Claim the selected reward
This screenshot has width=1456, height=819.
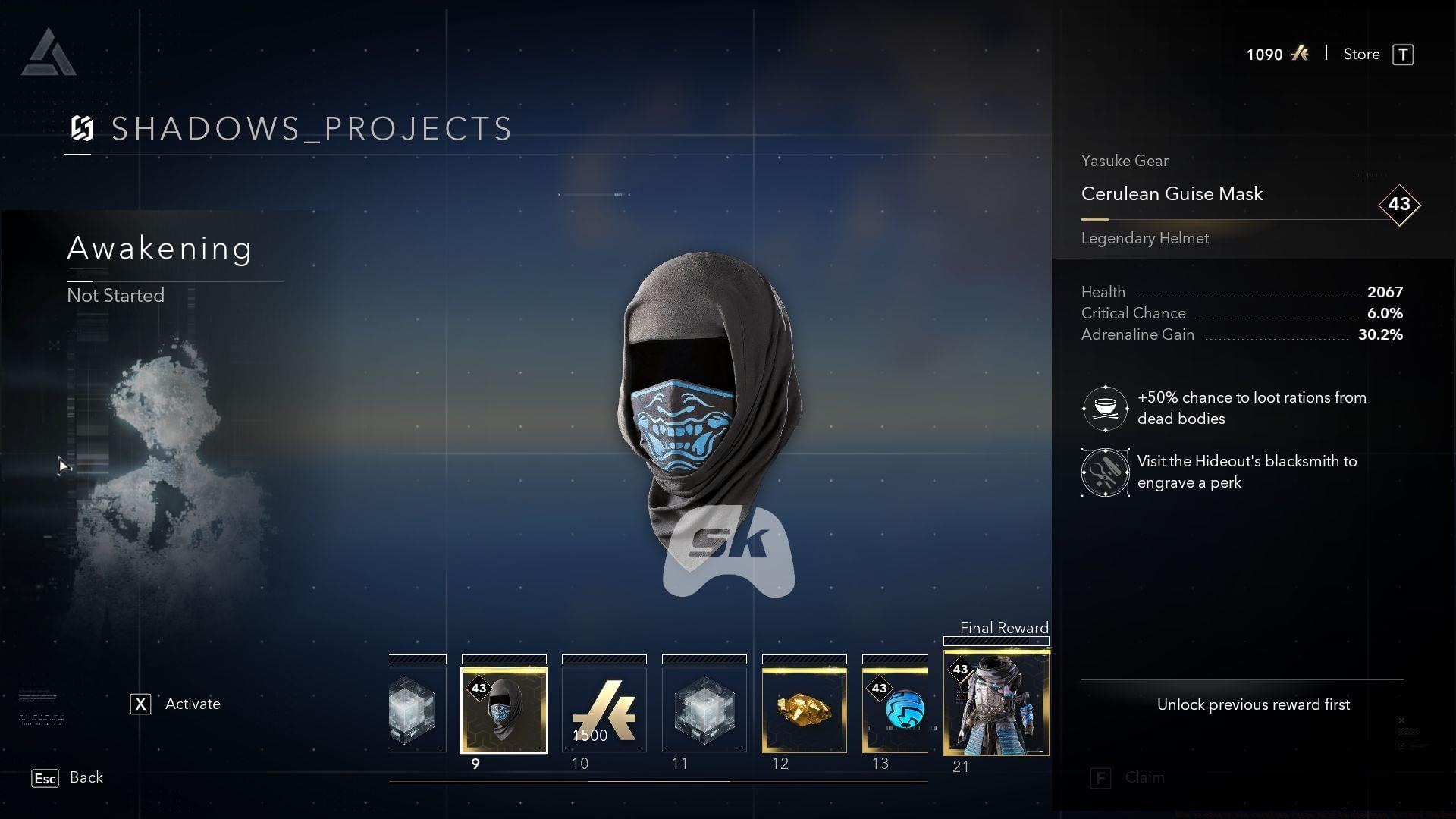tap(1130, 778)
